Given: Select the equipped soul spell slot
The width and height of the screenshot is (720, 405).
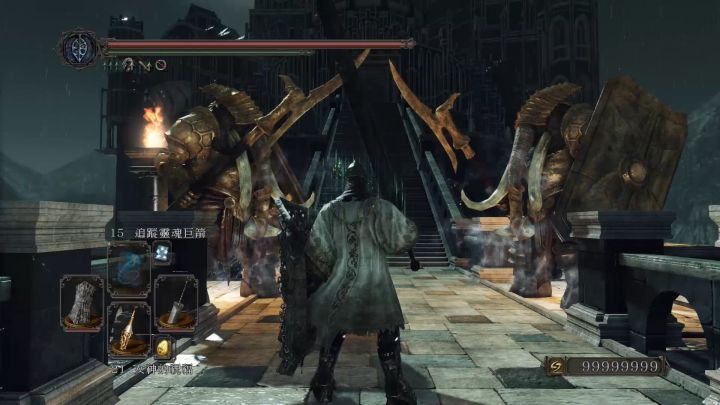Looking at the screenshot, I should 128,266.
